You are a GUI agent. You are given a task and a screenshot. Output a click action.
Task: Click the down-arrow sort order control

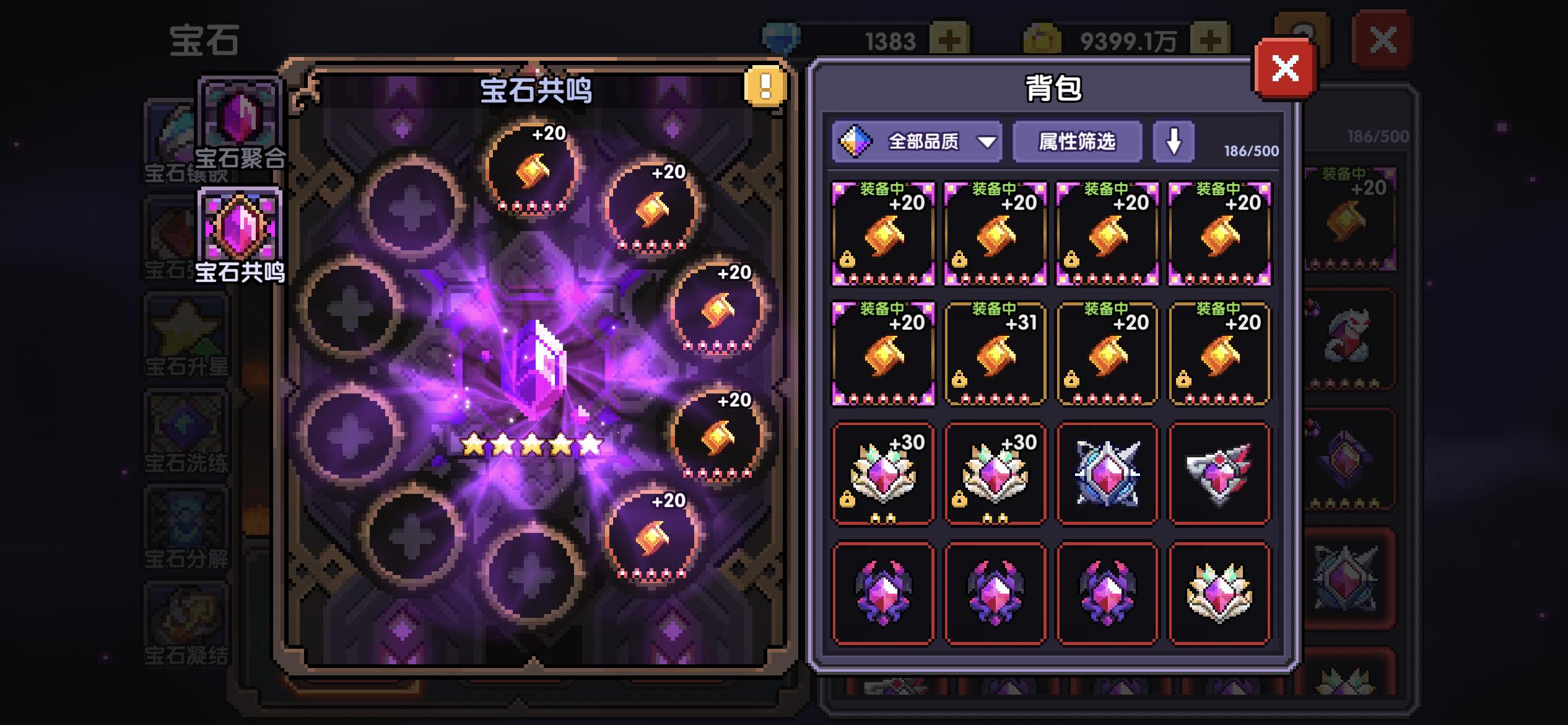pos(1173,142)
